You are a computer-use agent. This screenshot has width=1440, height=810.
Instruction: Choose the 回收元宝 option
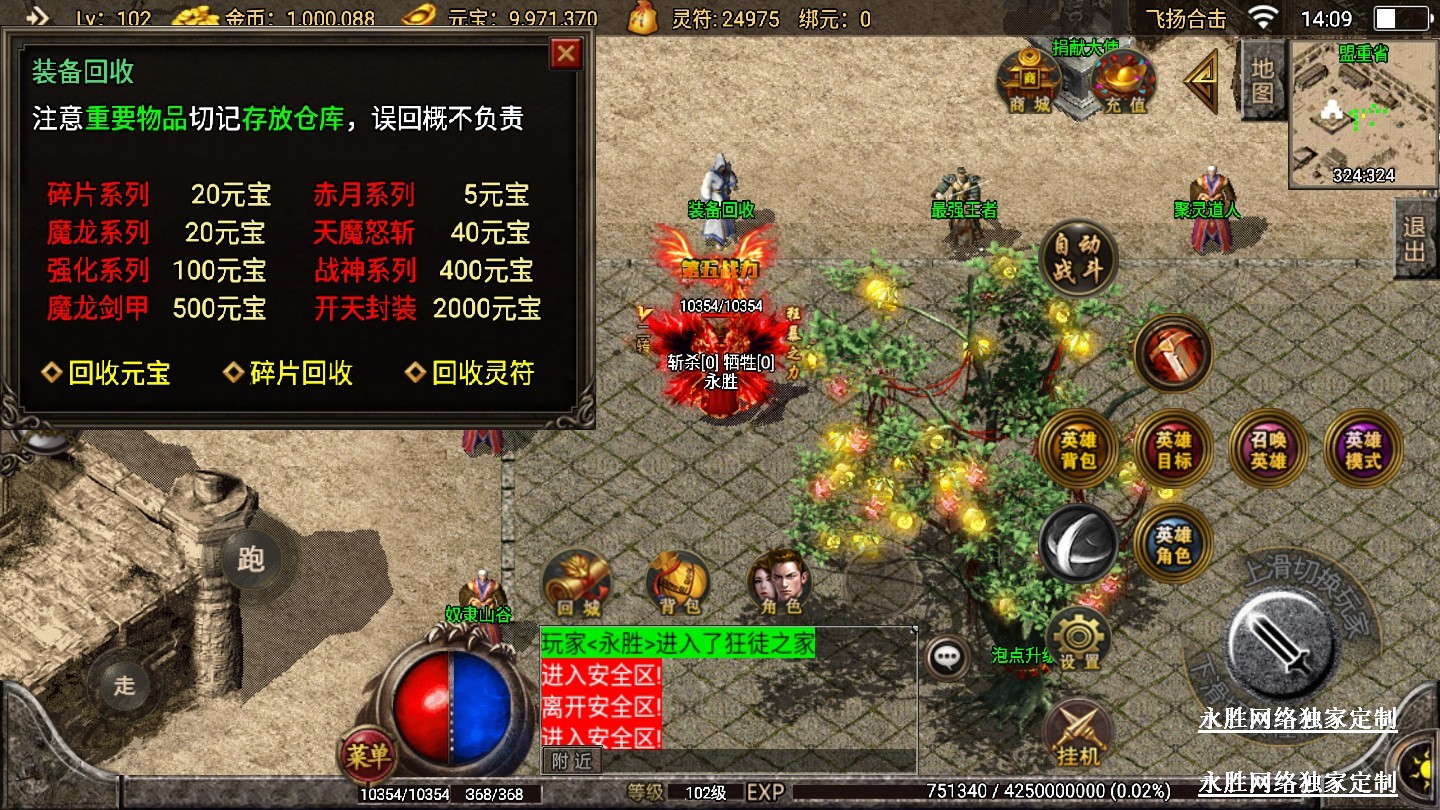coord(107,373)
